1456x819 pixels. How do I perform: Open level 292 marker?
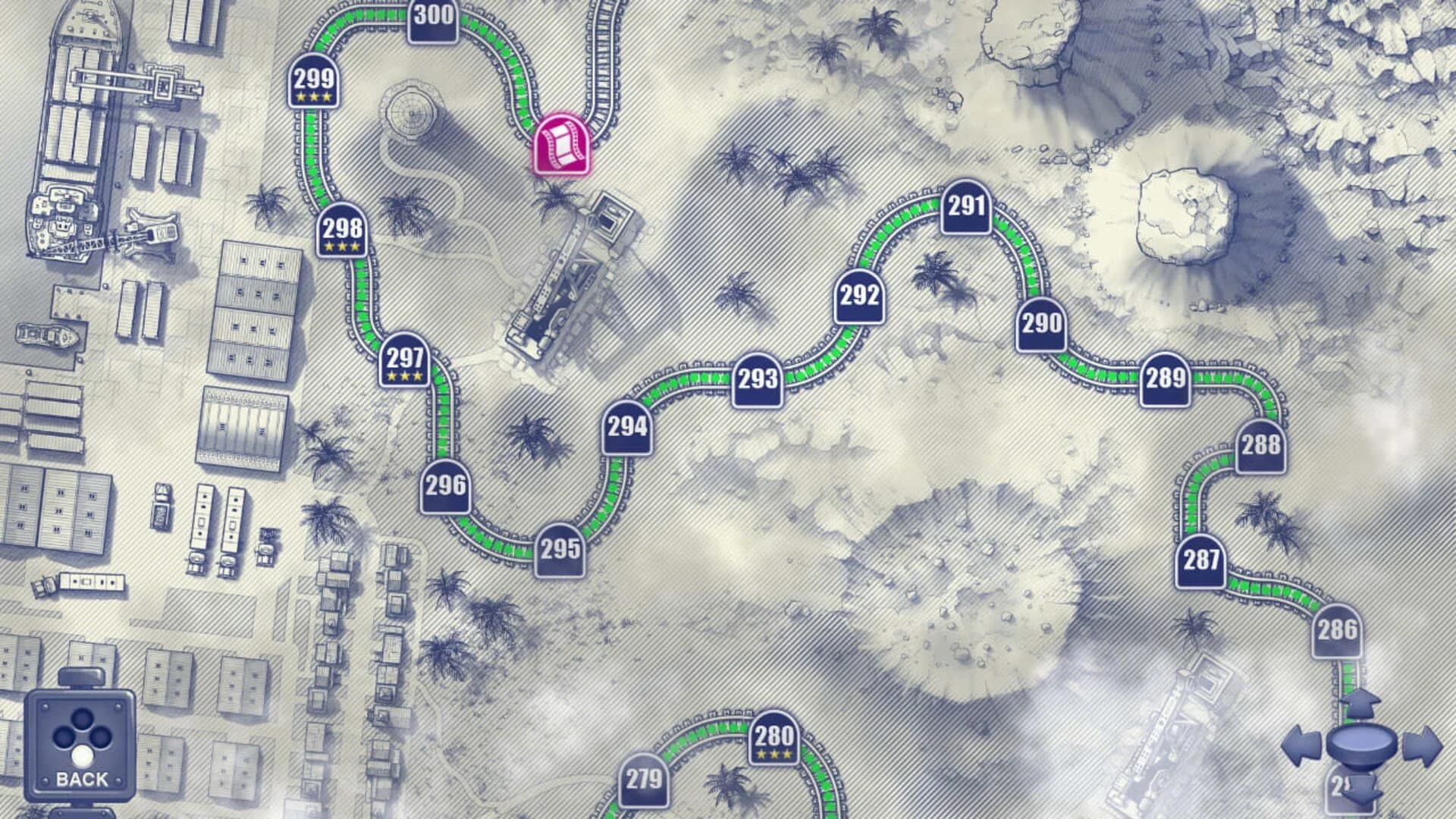click(858, 297)
